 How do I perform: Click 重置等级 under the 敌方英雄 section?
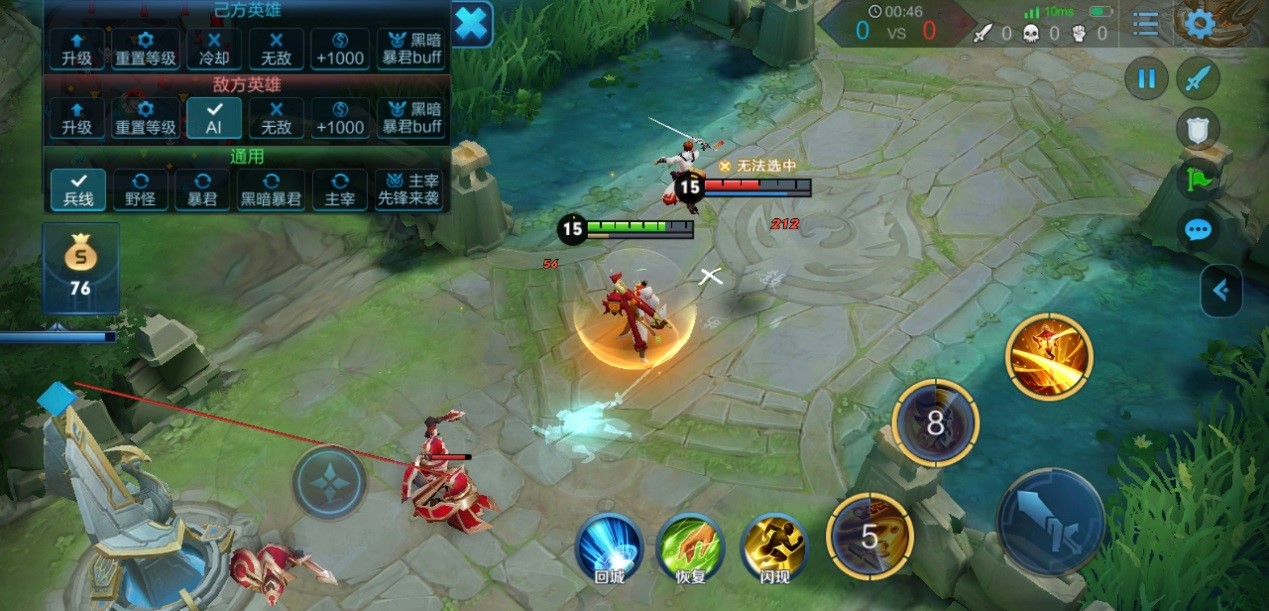tap(146, 118)
